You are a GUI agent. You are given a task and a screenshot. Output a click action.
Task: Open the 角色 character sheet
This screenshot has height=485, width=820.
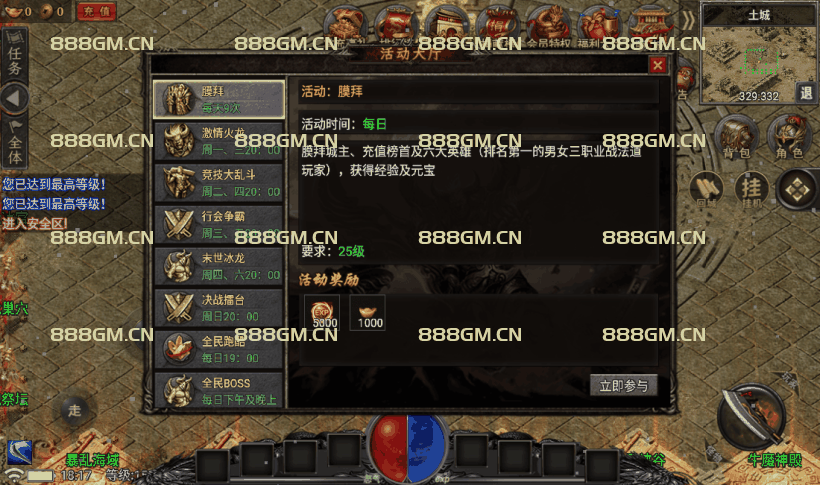[x=789, y=136]
